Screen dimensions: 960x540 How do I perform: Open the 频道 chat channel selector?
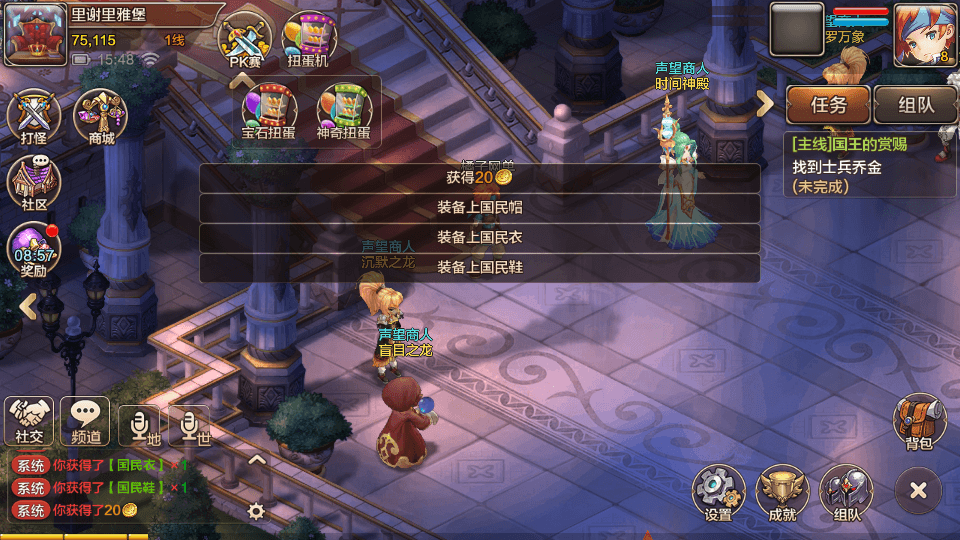coord(85,420)
